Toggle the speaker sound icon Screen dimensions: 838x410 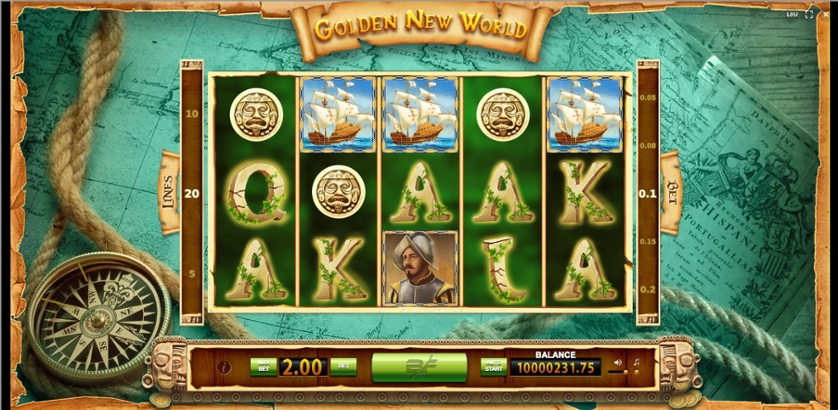[x=618, y=362]
